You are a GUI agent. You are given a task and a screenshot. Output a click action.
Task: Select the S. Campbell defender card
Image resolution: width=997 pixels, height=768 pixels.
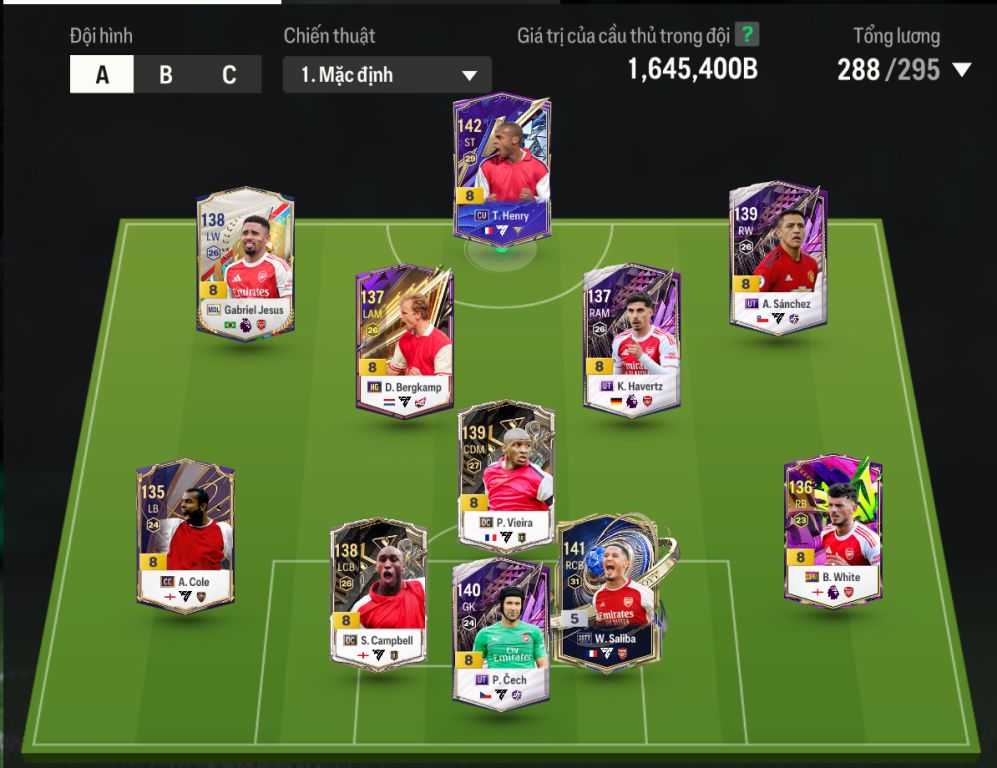point(377,593)
